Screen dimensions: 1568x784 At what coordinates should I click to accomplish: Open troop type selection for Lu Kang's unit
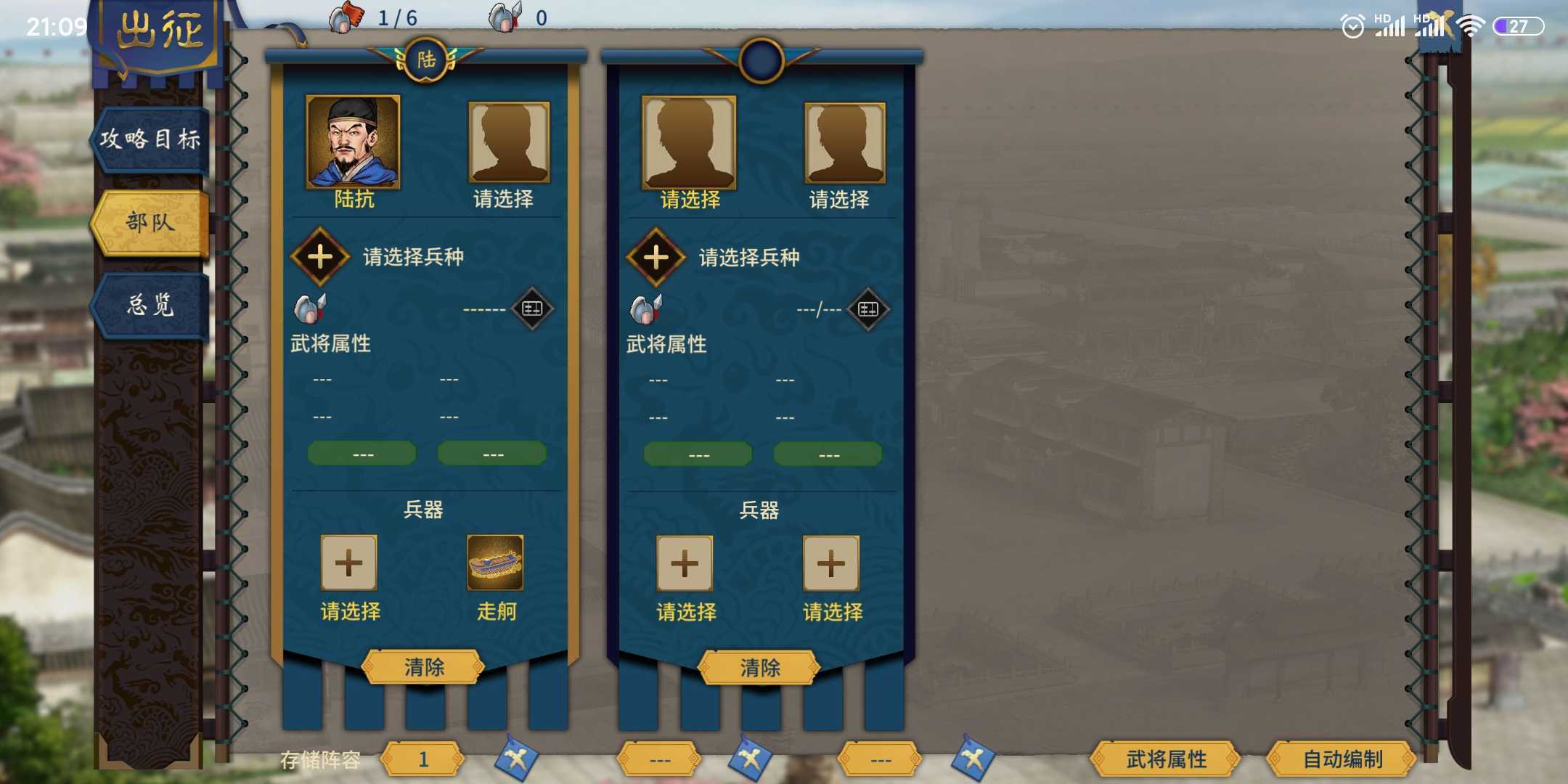point(319,256)
